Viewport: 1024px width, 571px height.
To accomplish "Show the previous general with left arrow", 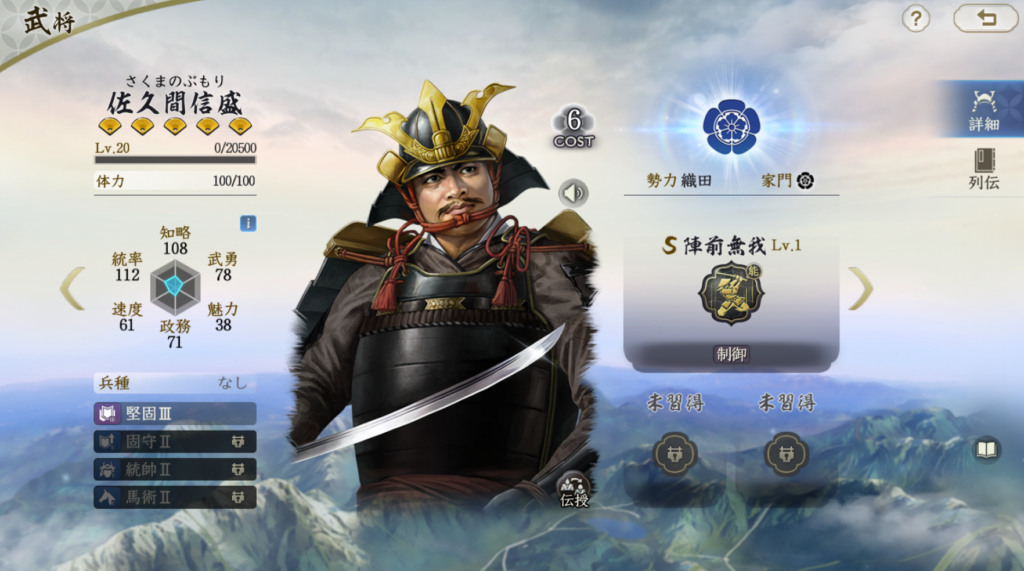I will tap(72, 288).
